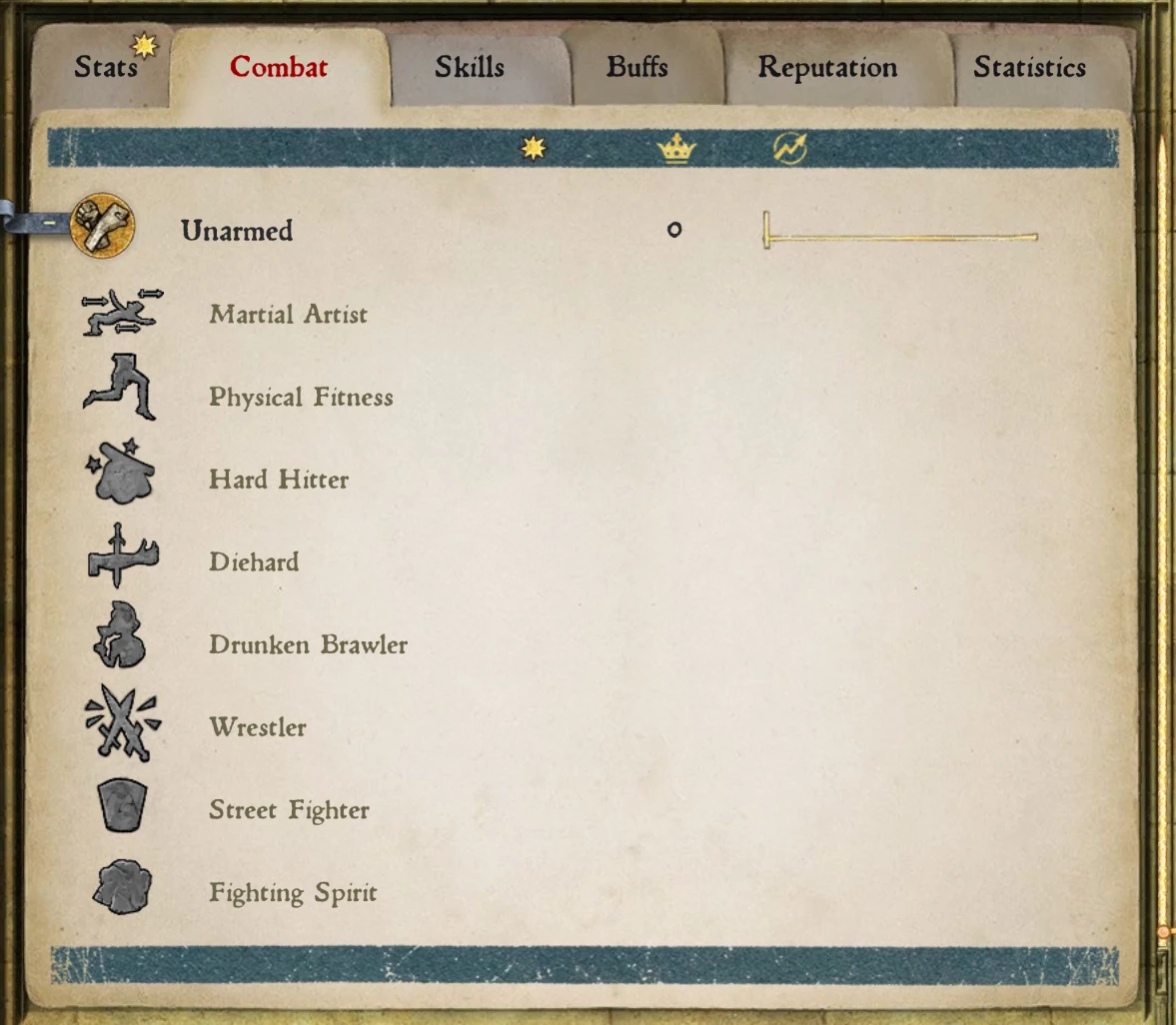Select the Drunken Brawler perk

point(308,645)
